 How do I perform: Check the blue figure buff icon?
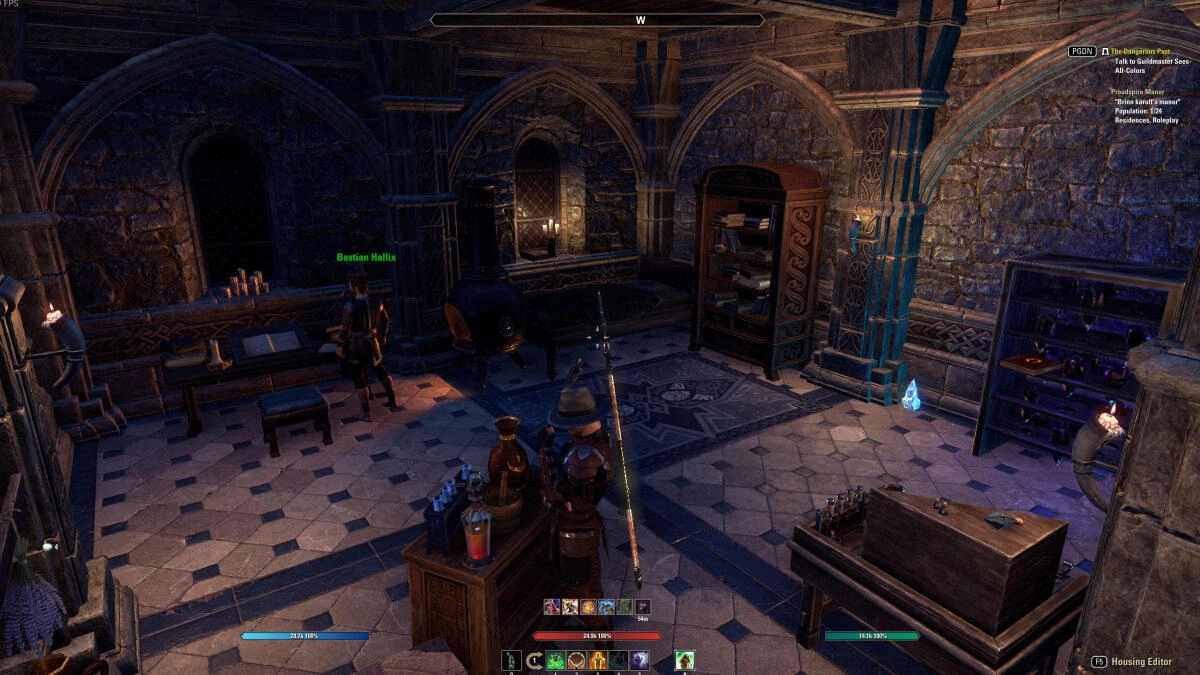click(x=606, y=606)
